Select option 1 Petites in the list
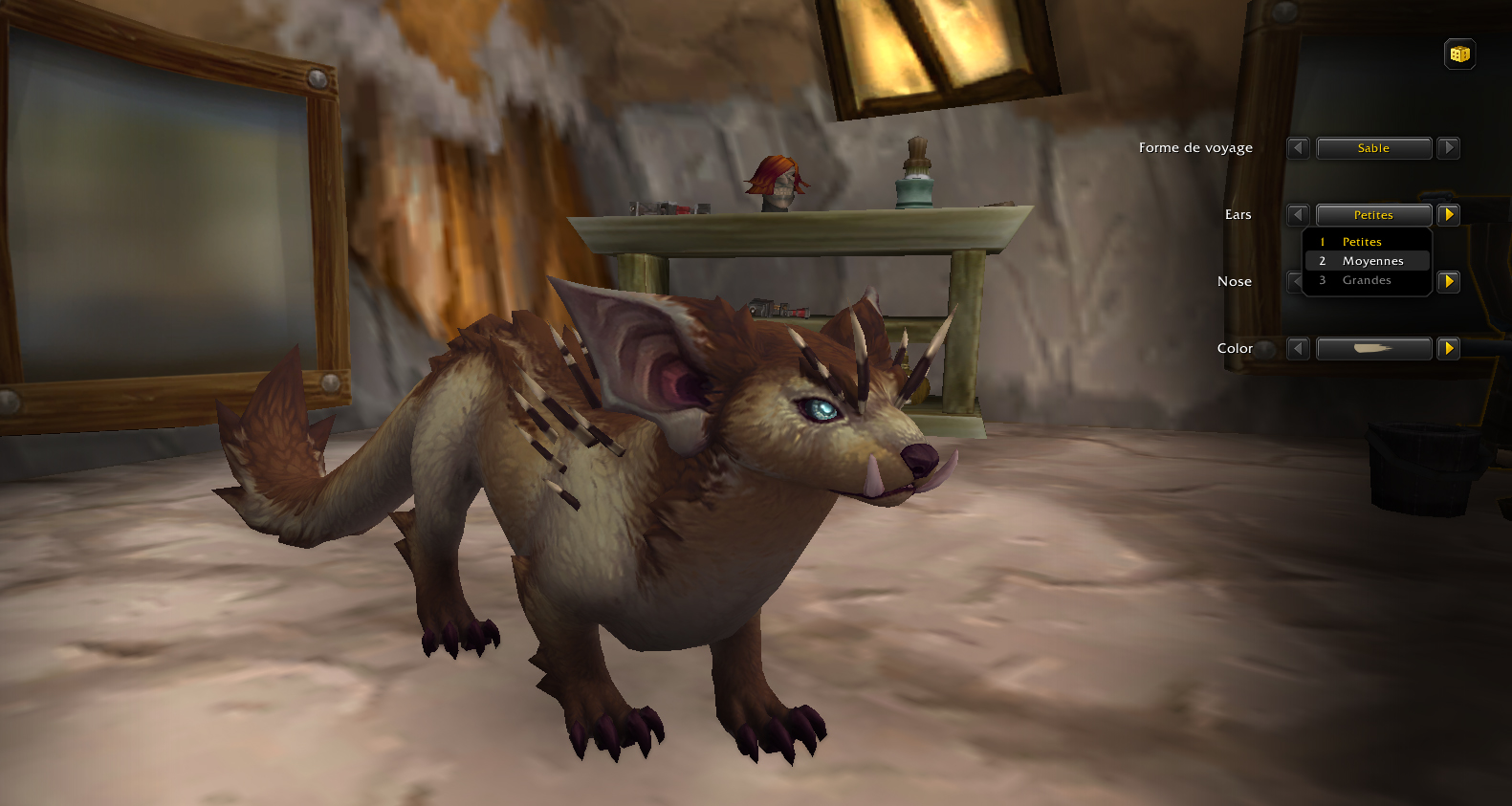Image resolution: width=1512 pixels, height=806 pixels. 1365,242
